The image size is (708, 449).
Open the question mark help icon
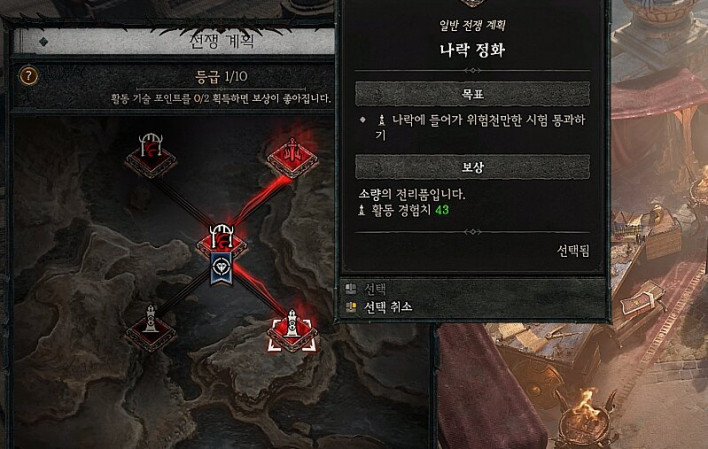coord(30,76)
